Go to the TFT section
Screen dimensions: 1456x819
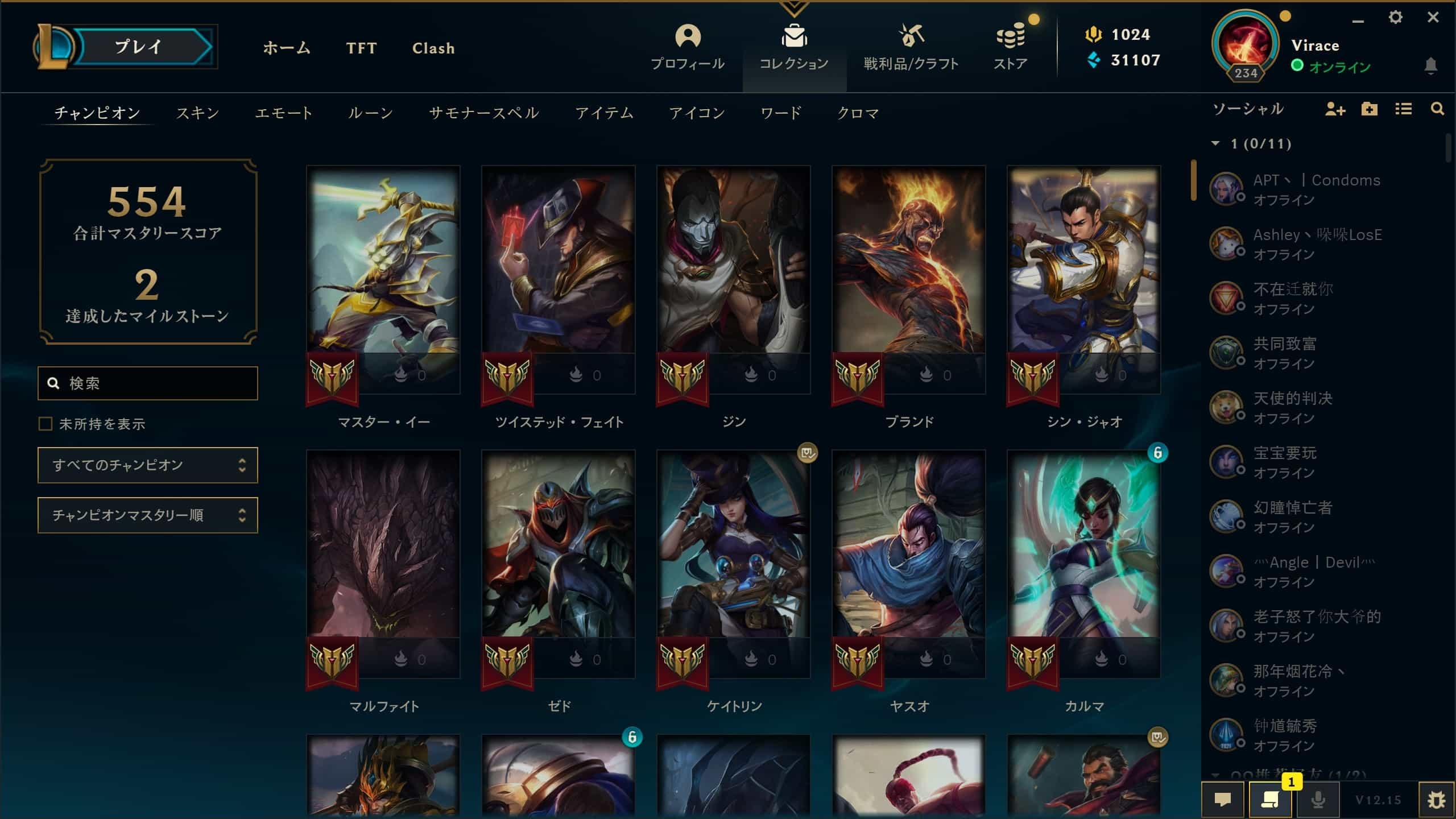(x=361, y=48)
